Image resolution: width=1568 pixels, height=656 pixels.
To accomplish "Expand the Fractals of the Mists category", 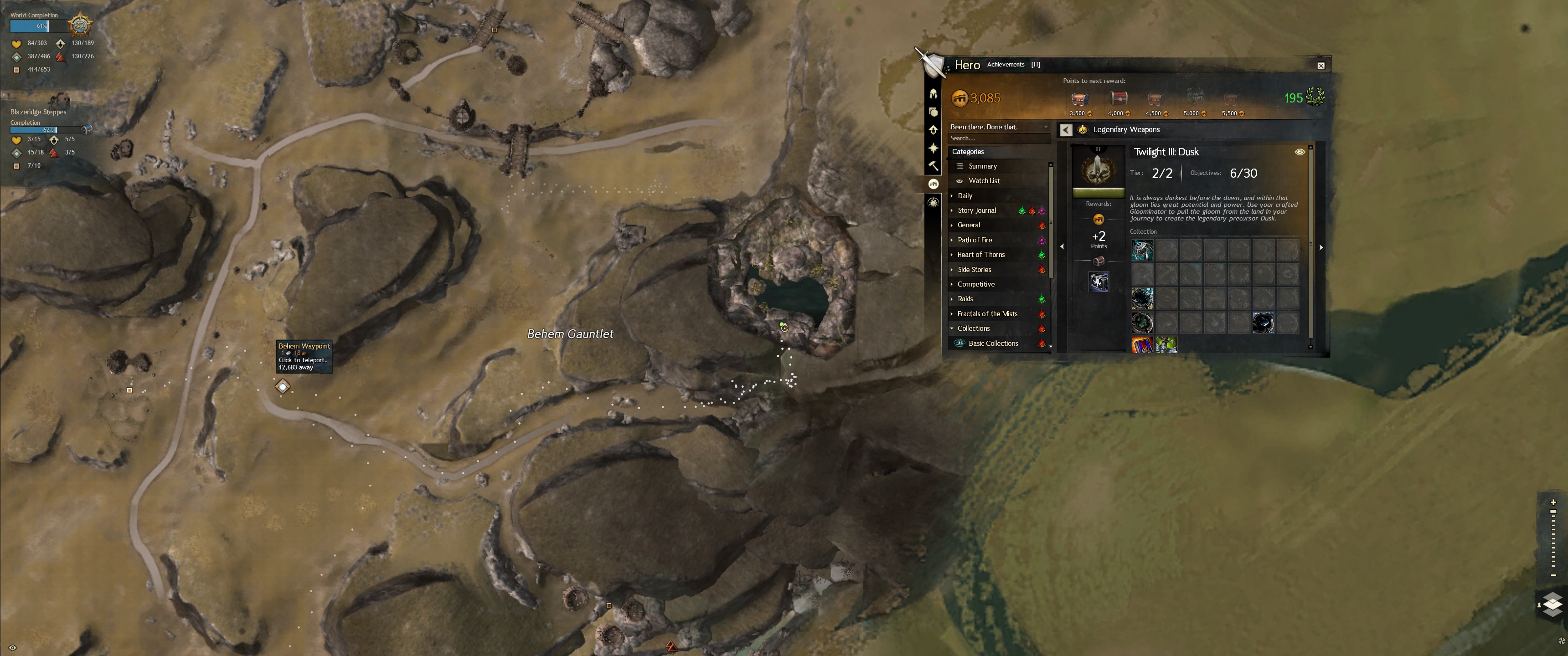I will tap(987, 314).
